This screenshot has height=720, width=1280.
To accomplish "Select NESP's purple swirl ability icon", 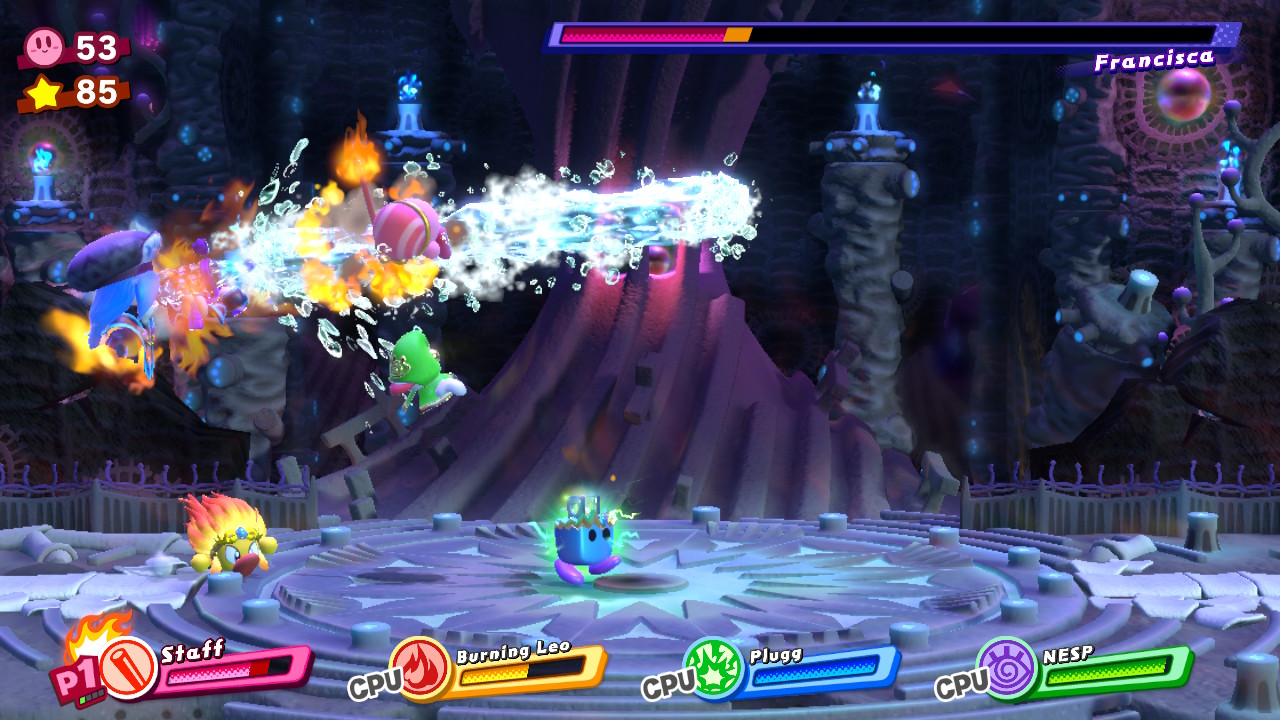I will click(x=1007, y=667).
